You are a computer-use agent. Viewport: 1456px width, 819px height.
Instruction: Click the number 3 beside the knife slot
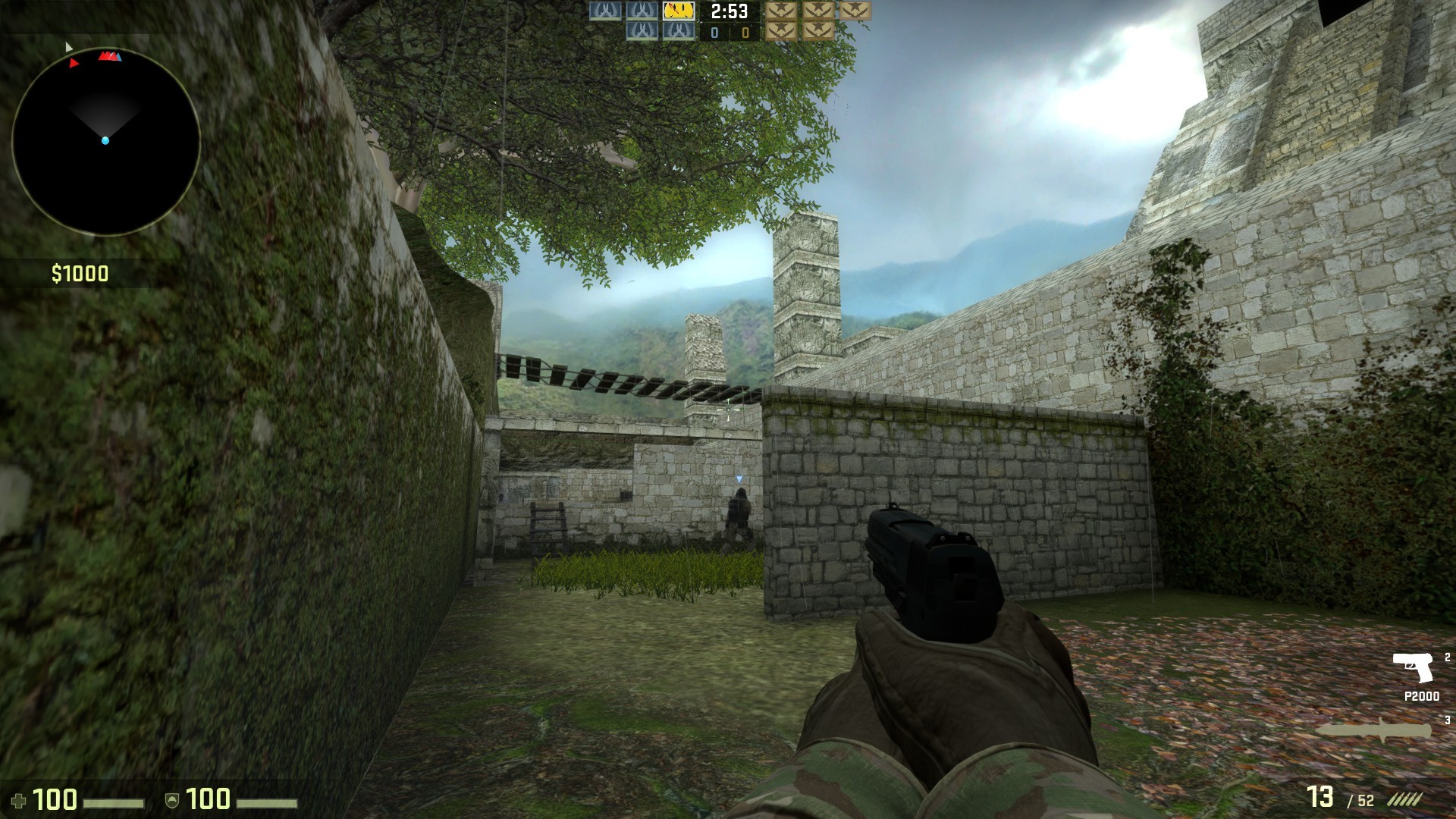tap(1447, 720)
